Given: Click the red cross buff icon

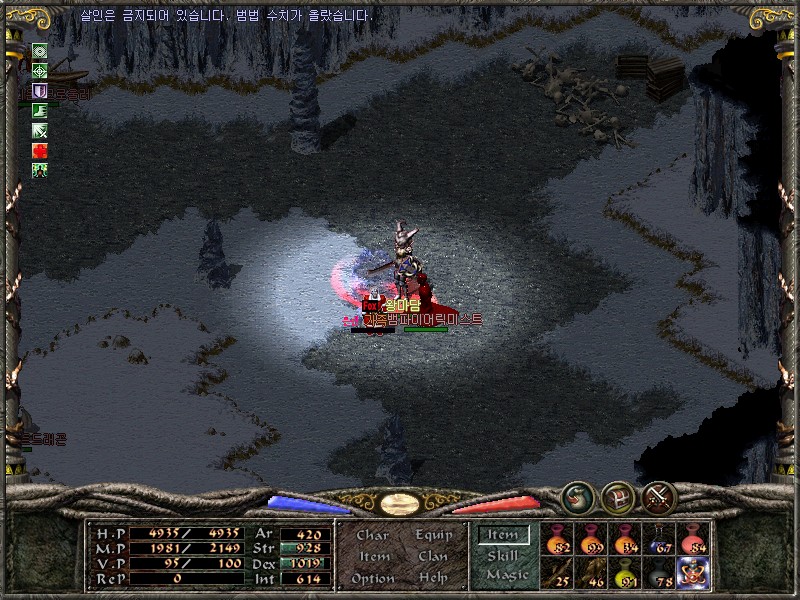Looking at the screenshot, I should (40, 150).
